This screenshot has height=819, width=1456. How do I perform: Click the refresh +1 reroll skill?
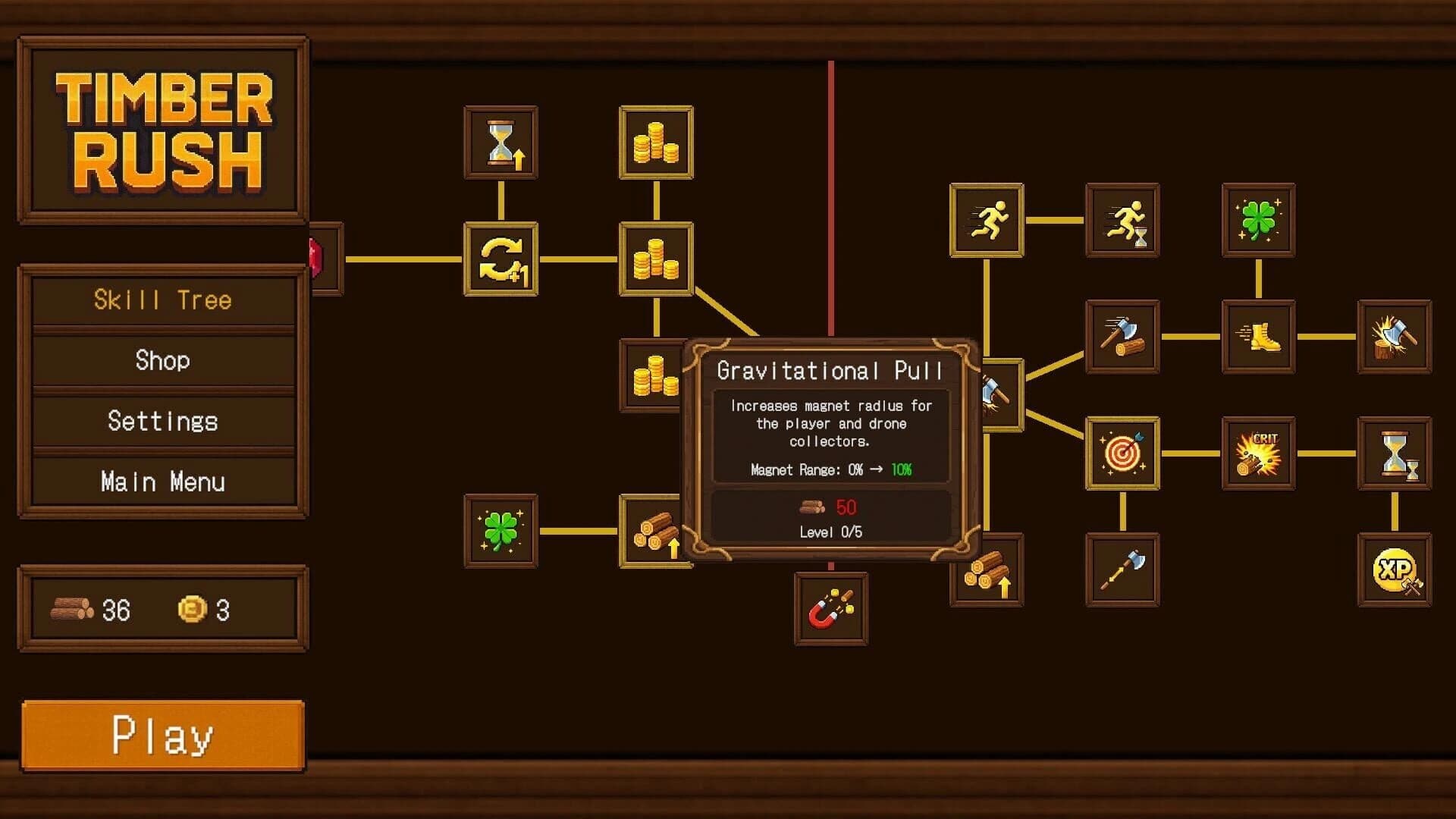point(500,259)
